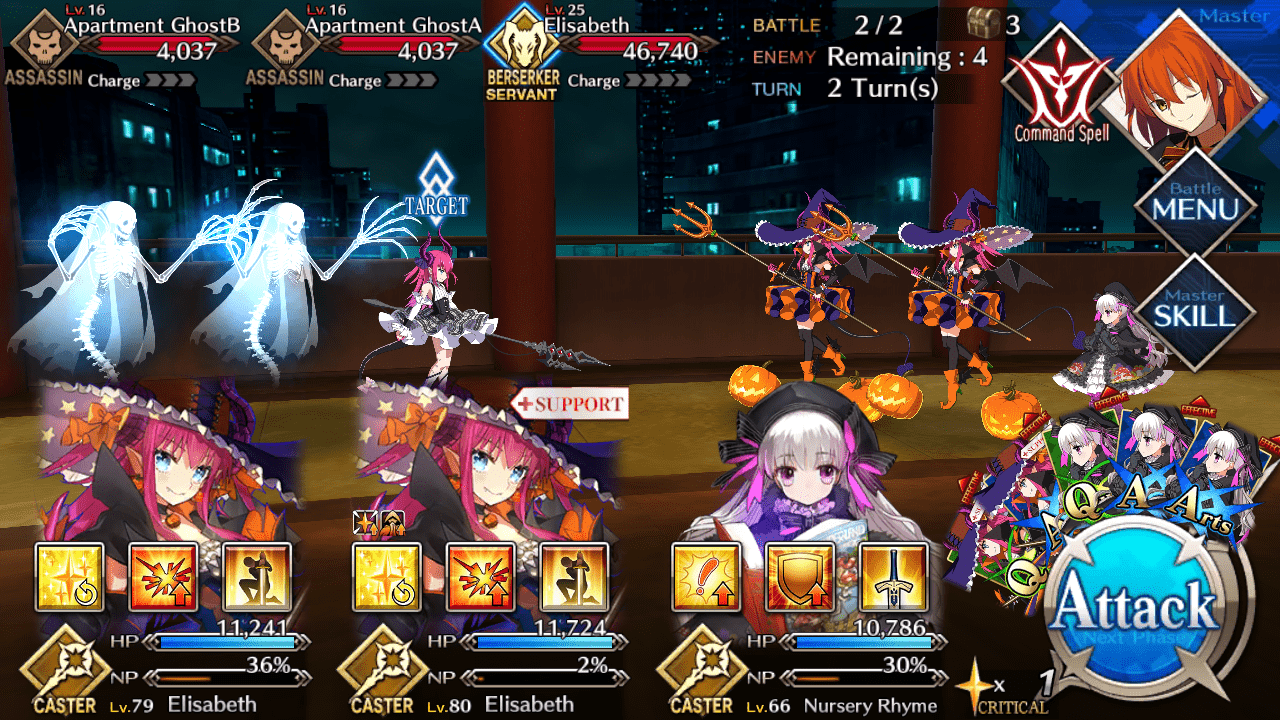Screen dimensions: 1280x720
Task: Activate Lv.79 Elisabeth's orange burst skill
Action: [x=164, y=577]
